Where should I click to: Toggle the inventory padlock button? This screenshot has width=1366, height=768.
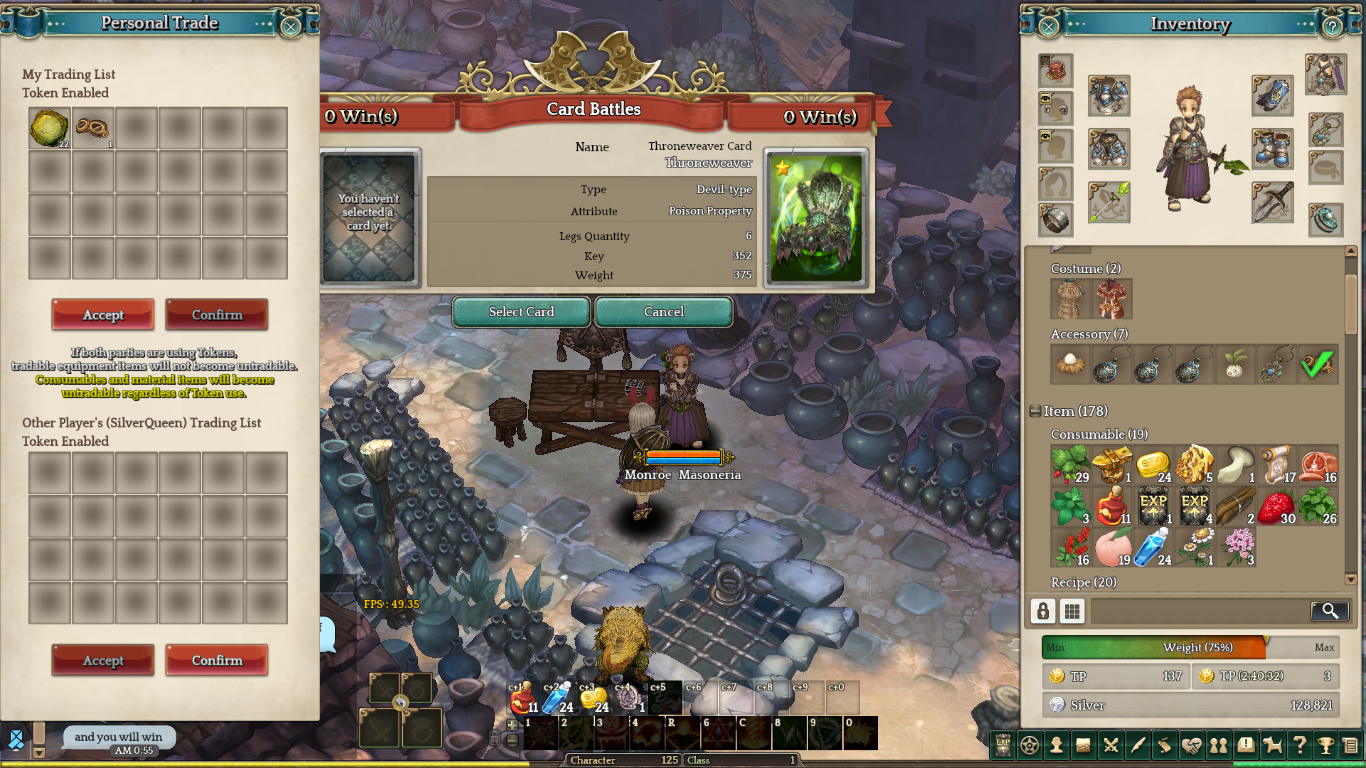[1043, 611]
